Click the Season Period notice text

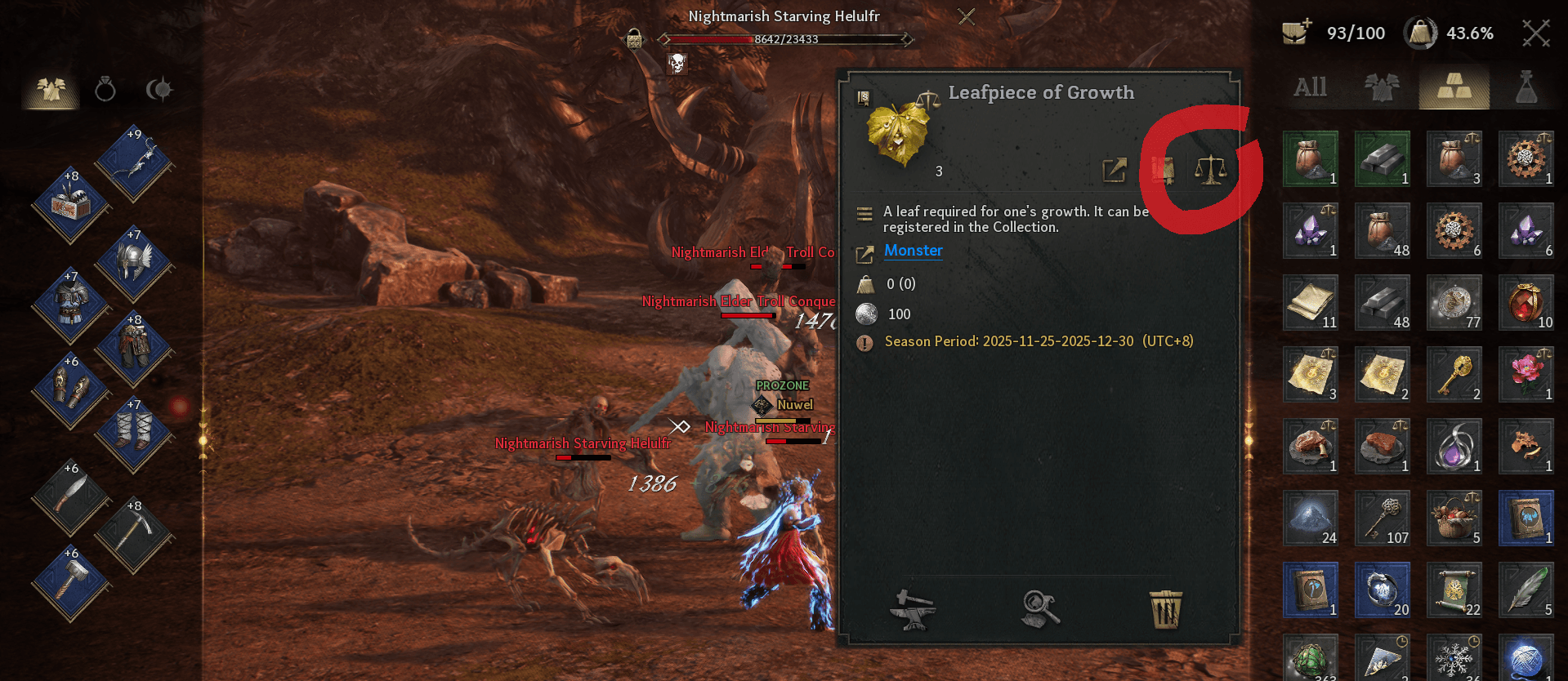tap(1038, 341)
